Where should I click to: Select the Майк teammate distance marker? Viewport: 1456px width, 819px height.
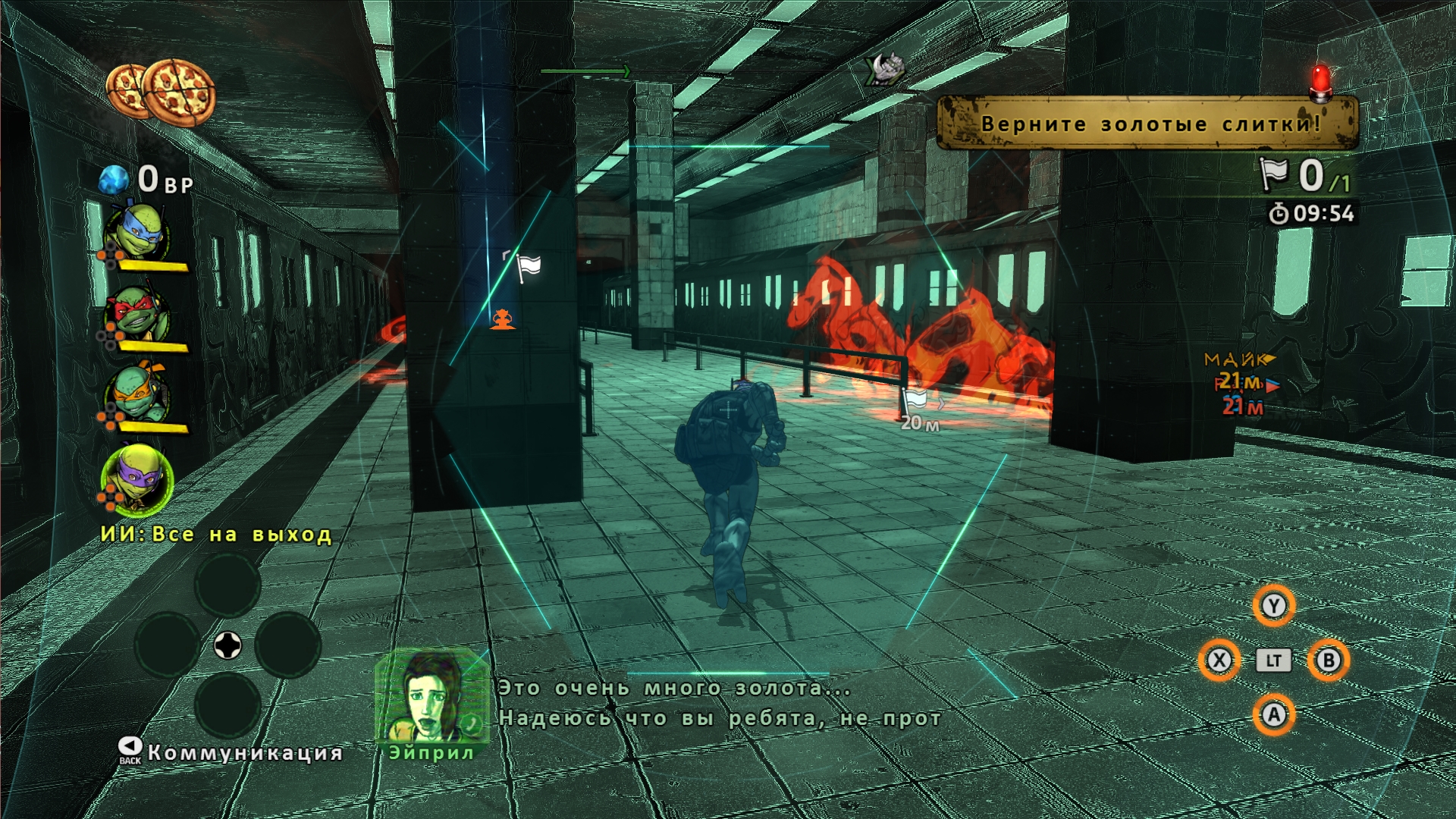[1238, 360]
